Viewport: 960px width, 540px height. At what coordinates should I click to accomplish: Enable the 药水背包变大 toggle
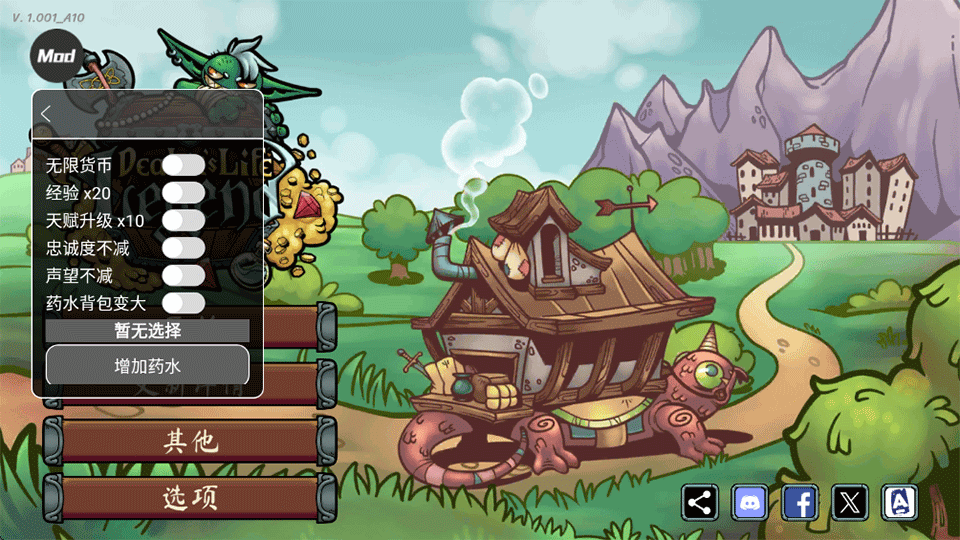(x=183, y=302)
